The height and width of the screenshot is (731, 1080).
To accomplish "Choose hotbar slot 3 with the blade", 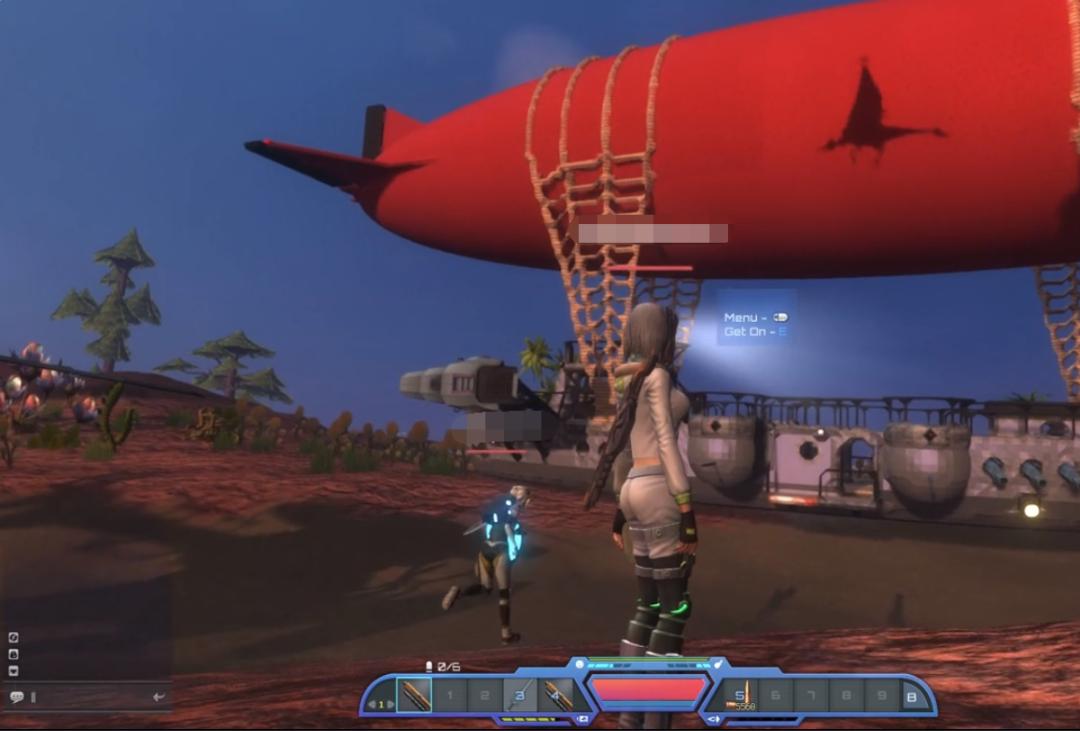I will tap(521, 695).
